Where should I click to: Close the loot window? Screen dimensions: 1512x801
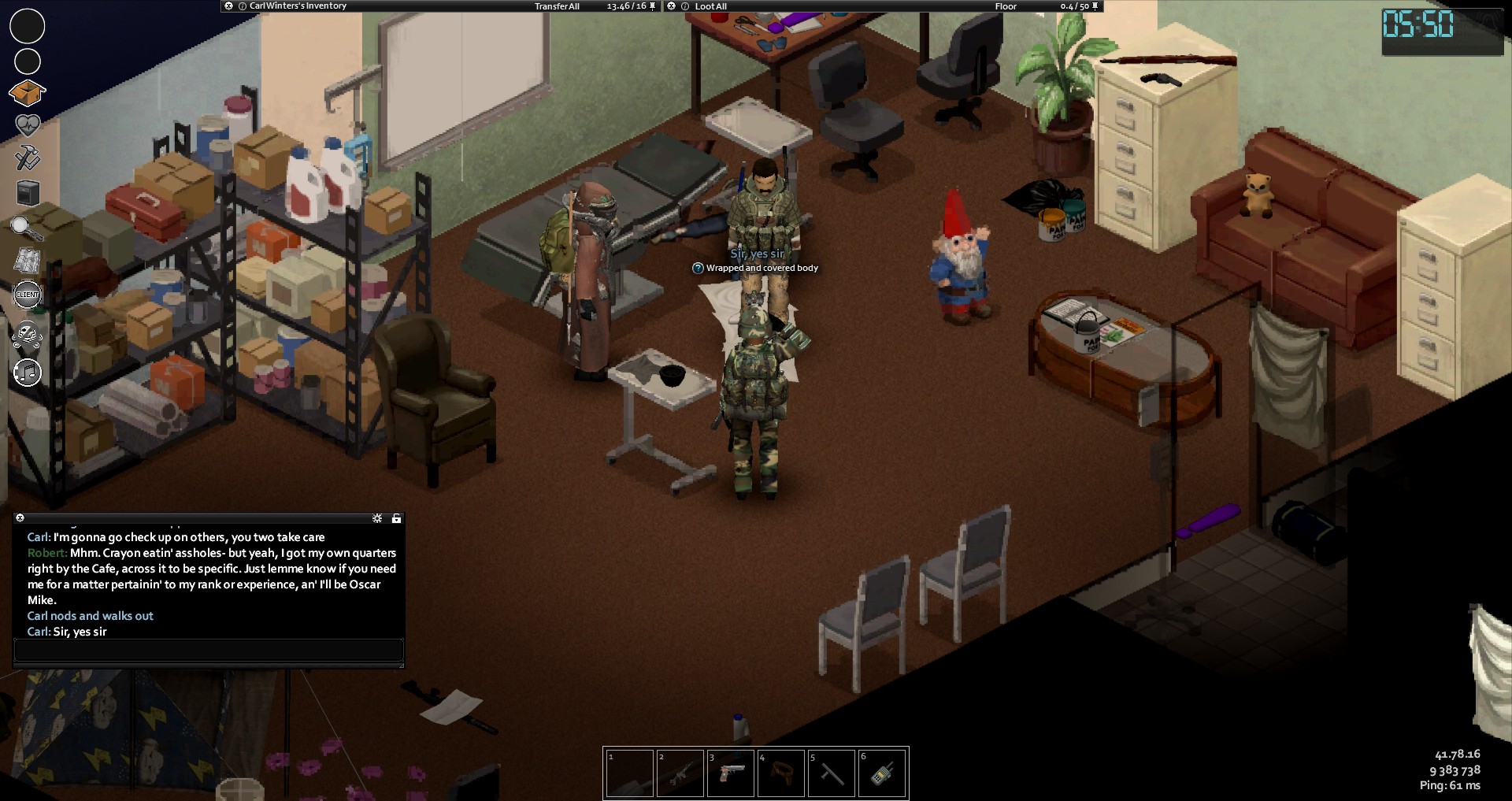(x=672, y=6)
